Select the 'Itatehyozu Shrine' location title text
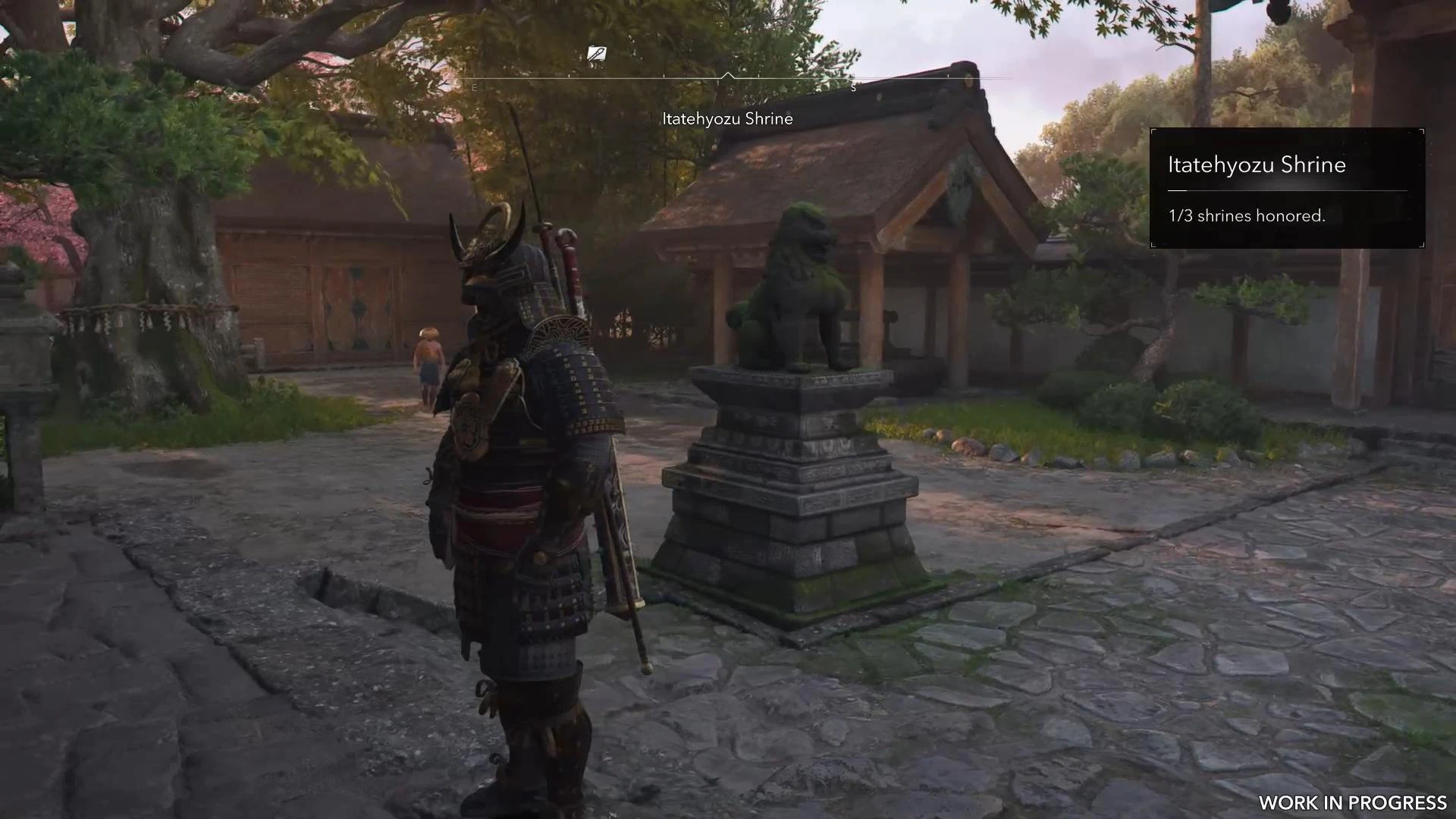 pos(728,118)
